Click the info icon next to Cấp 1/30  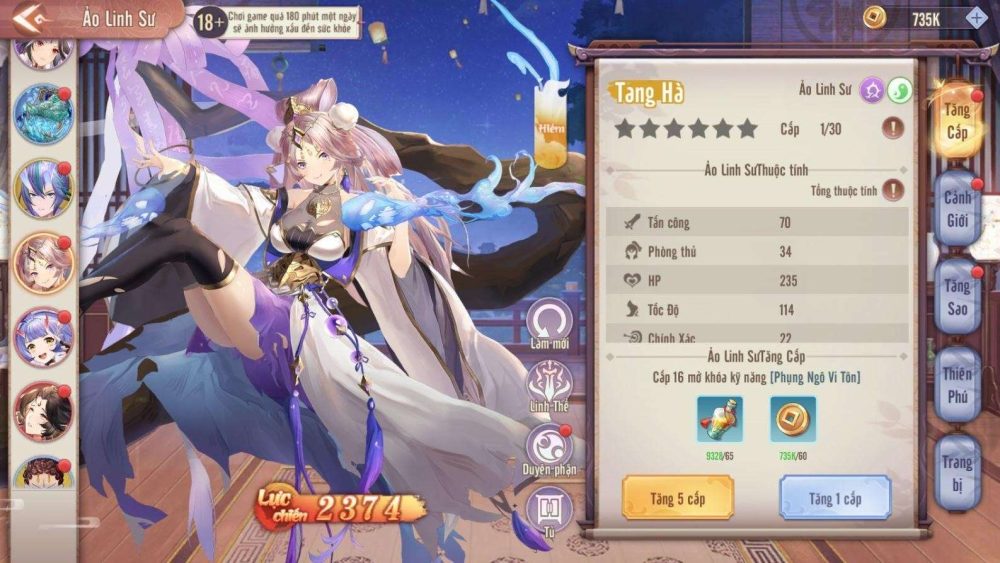(893, 128)
